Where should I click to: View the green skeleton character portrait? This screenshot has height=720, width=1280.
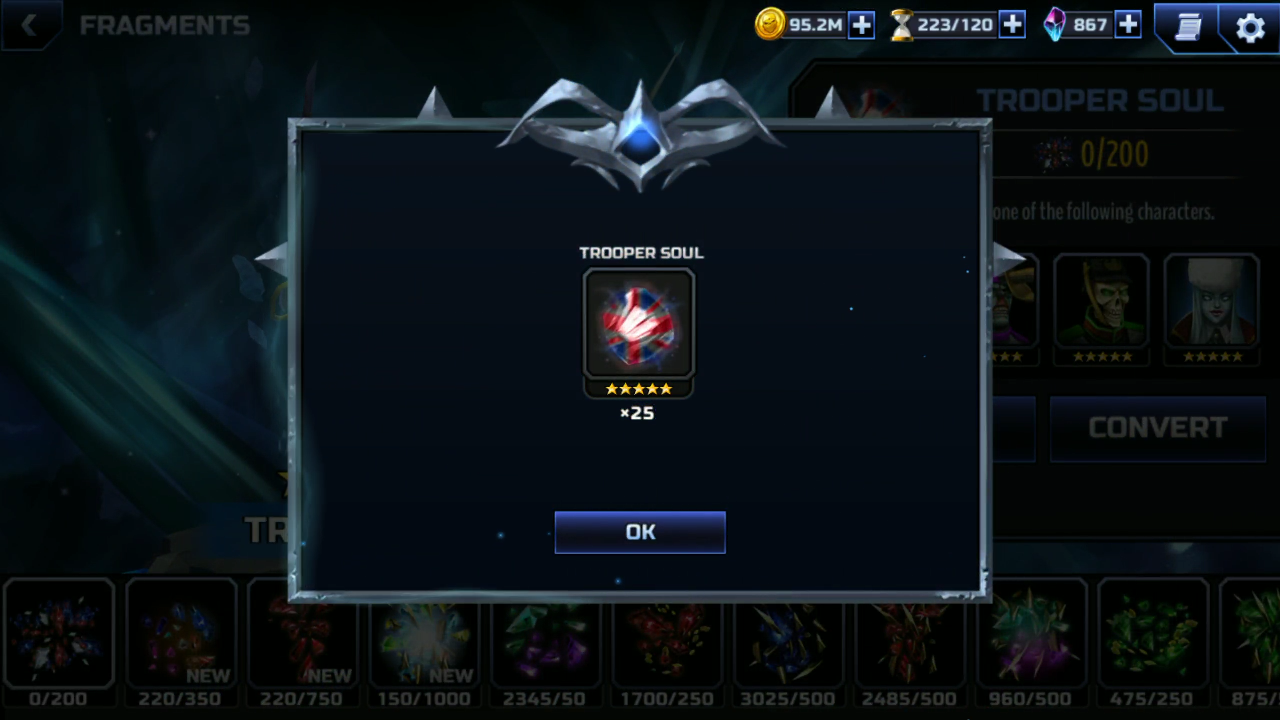1102,302
